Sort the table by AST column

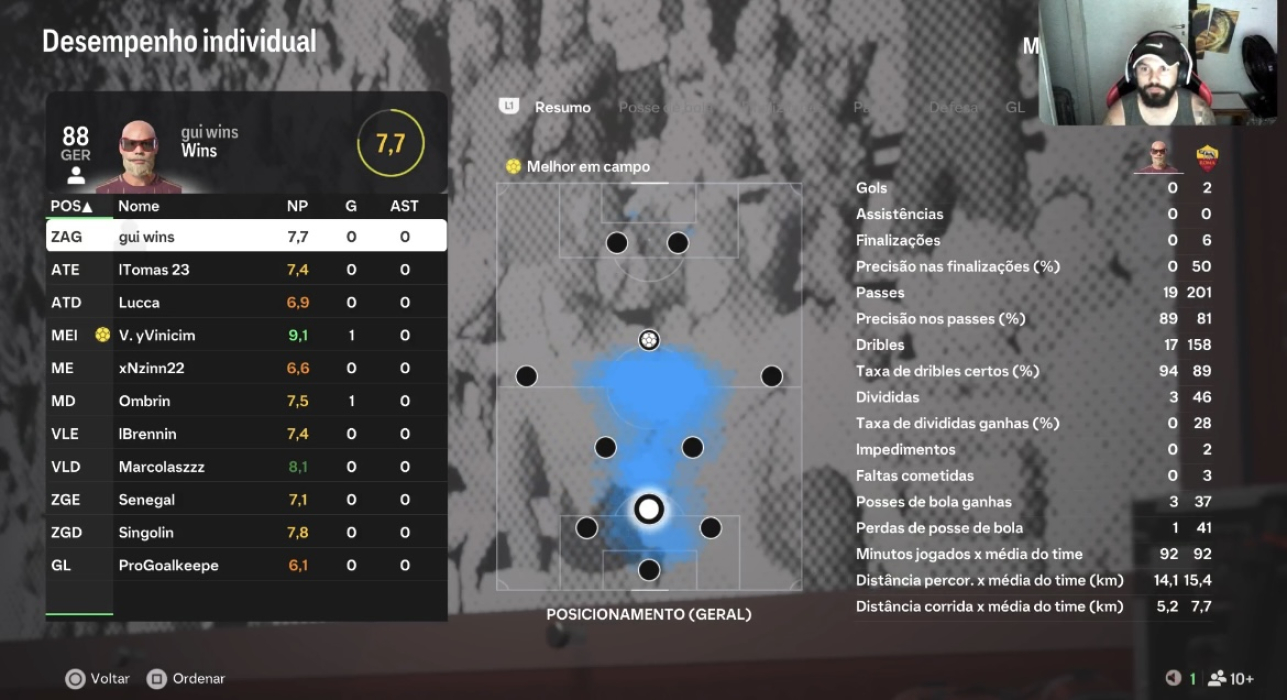coord(404,207)
